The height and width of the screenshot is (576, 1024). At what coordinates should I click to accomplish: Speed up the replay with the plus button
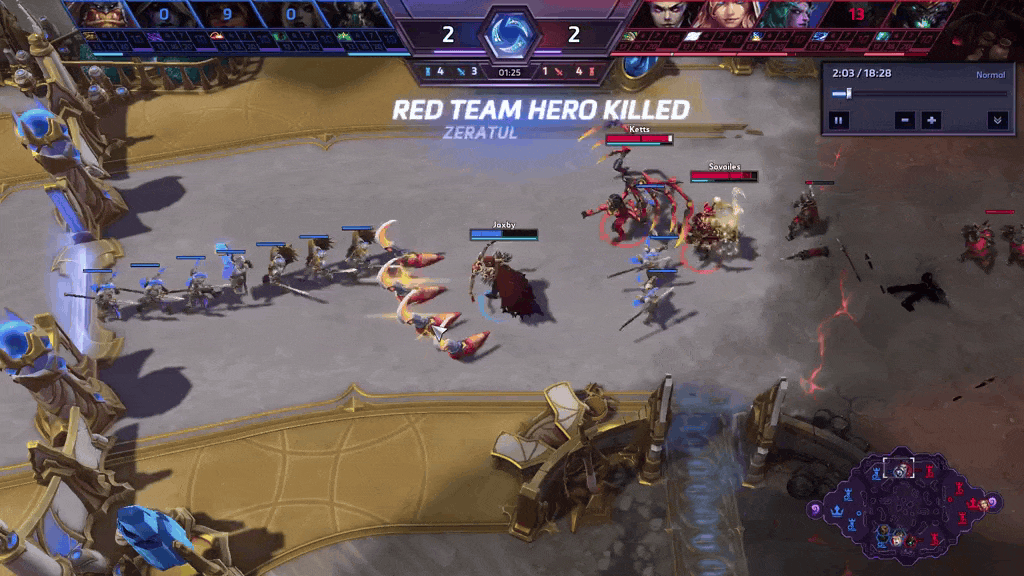[x=931, y=120]
